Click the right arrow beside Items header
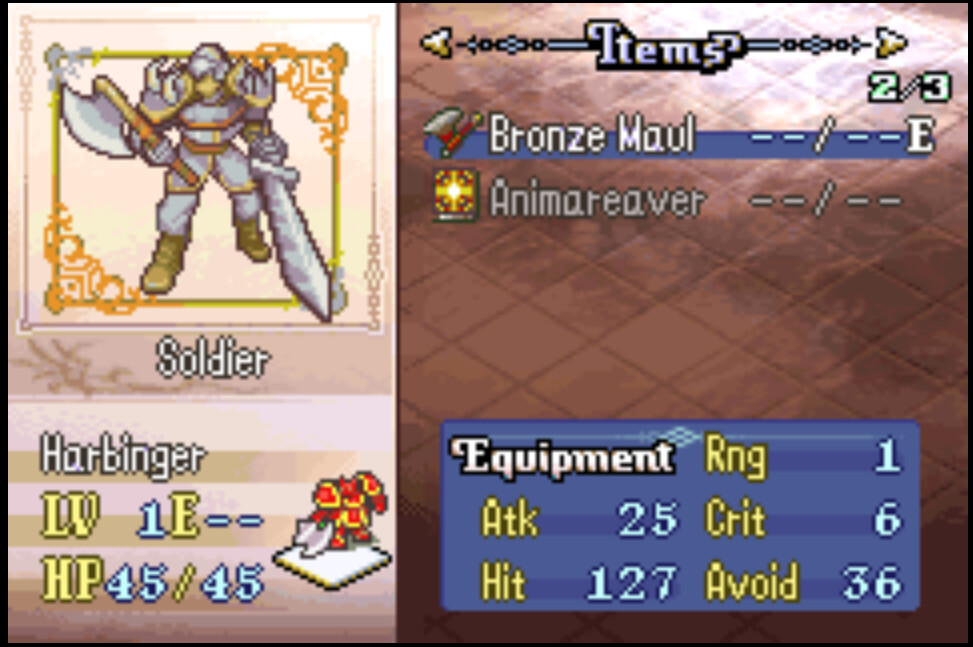 pos(892,43)
